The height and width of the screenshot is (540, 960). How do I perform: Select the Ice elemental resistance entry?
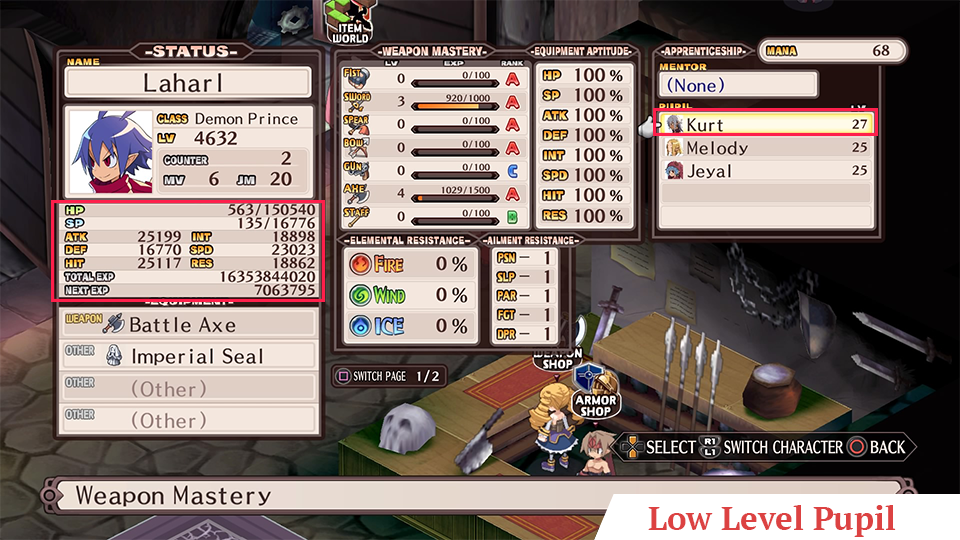pos(408,326)
